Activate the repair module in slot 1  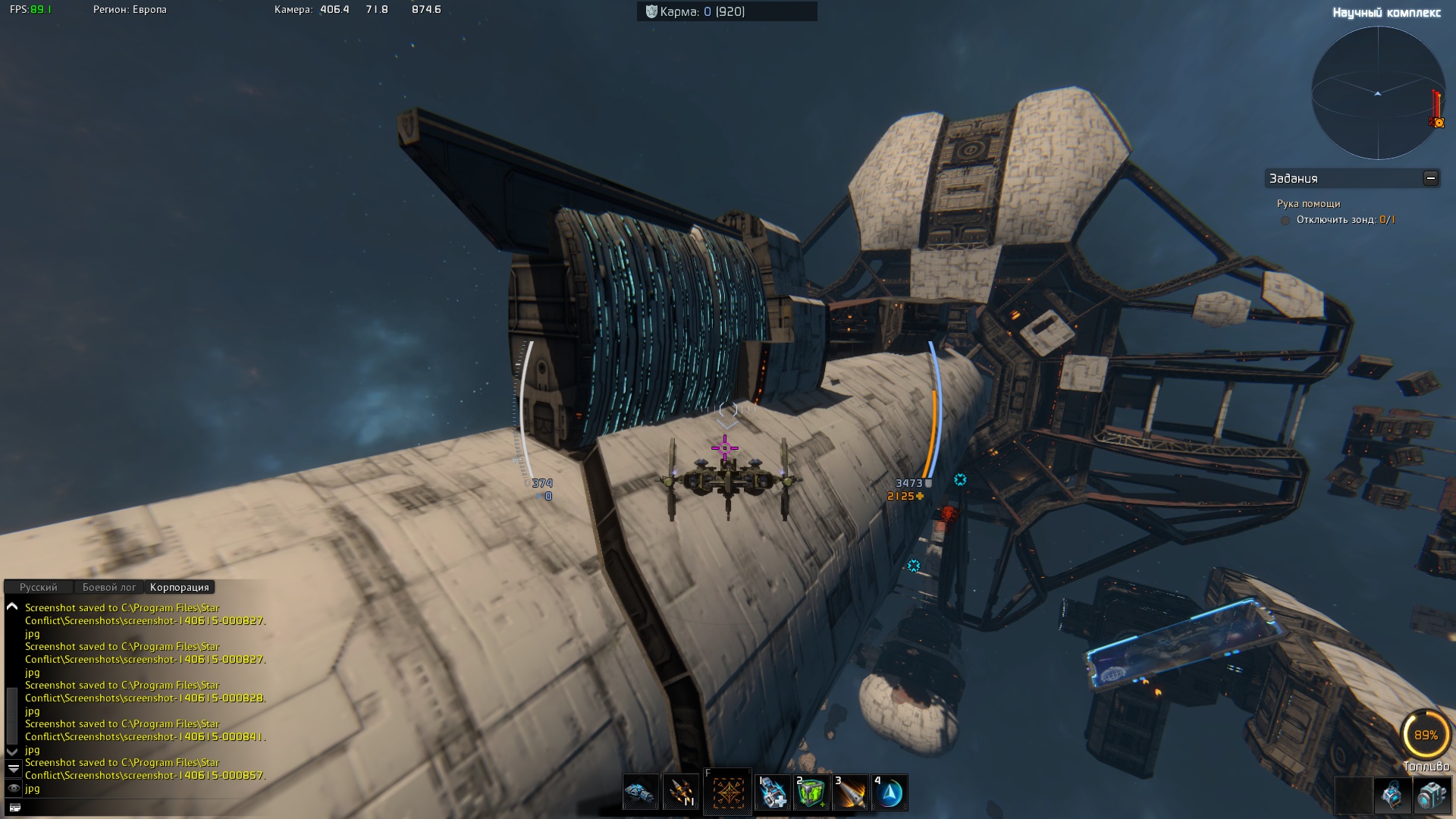point(773,792)
